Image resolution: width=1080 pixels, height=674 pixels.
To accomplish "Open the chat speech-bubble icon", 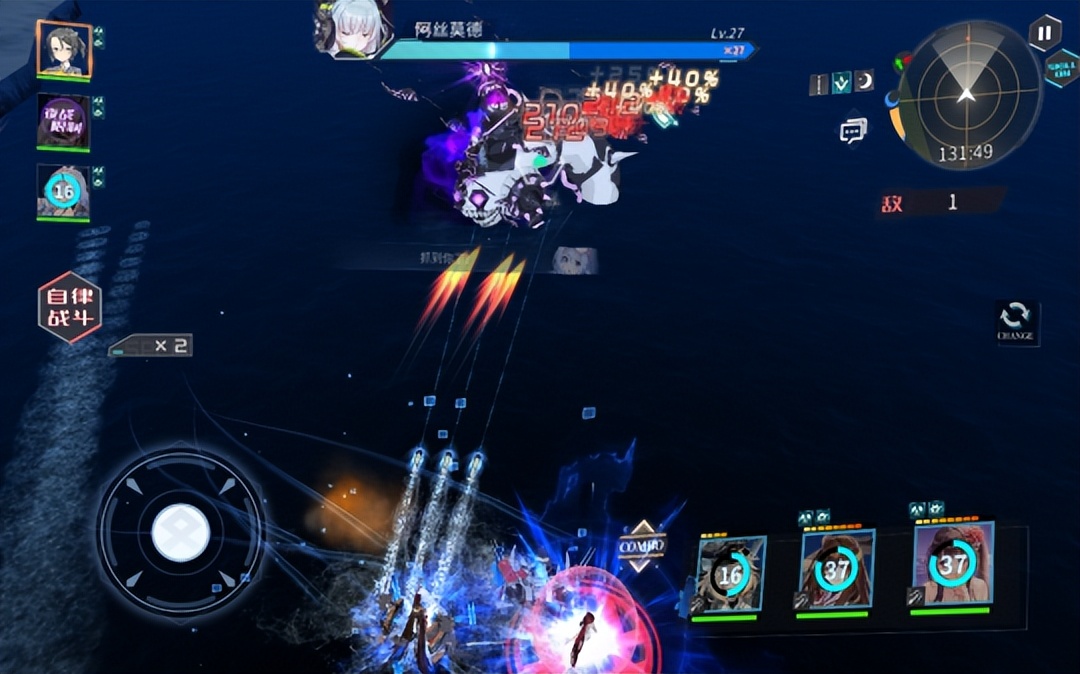I will (853, 130).
